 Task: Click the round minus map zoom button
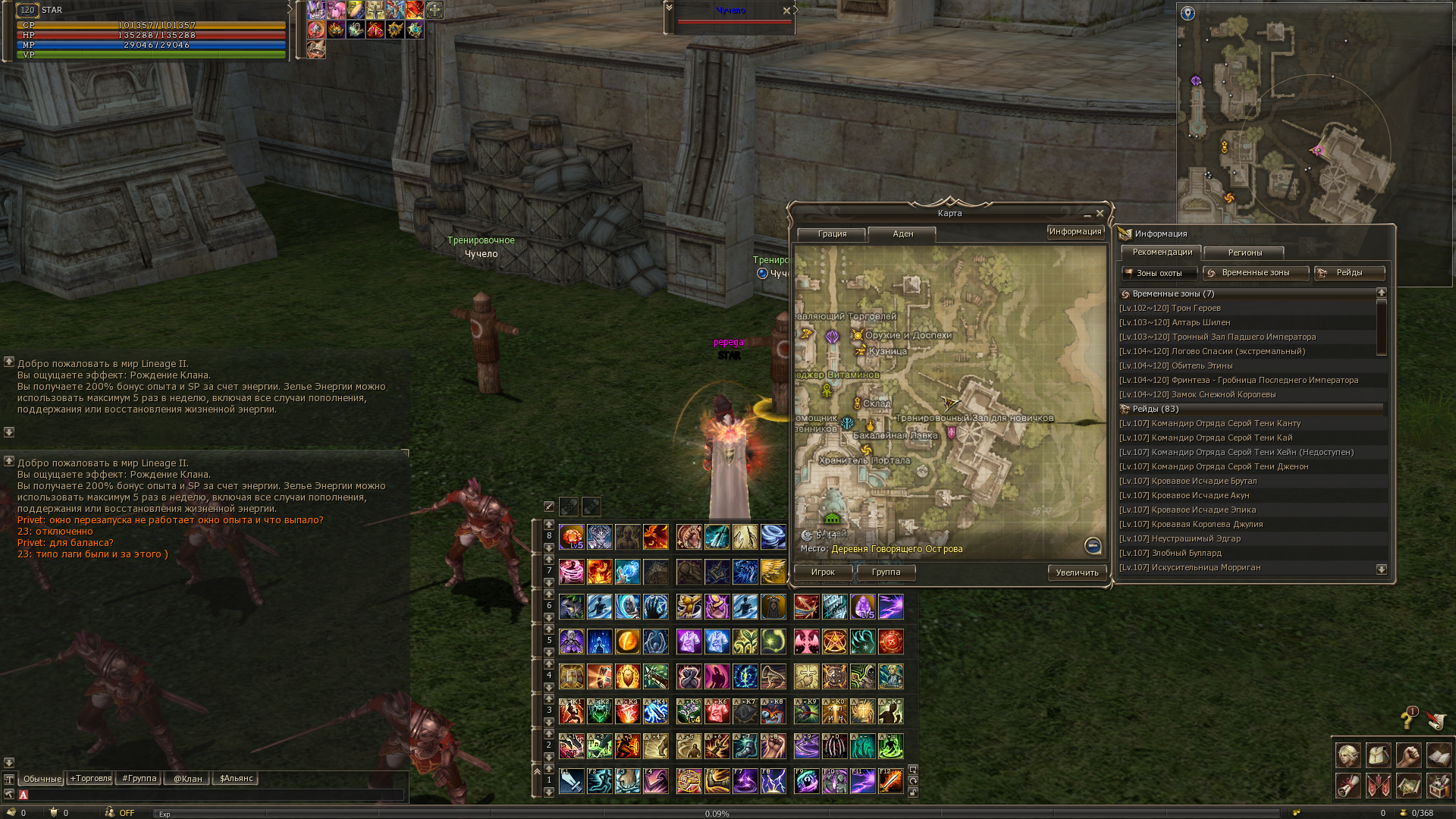tap(1093, 545)
